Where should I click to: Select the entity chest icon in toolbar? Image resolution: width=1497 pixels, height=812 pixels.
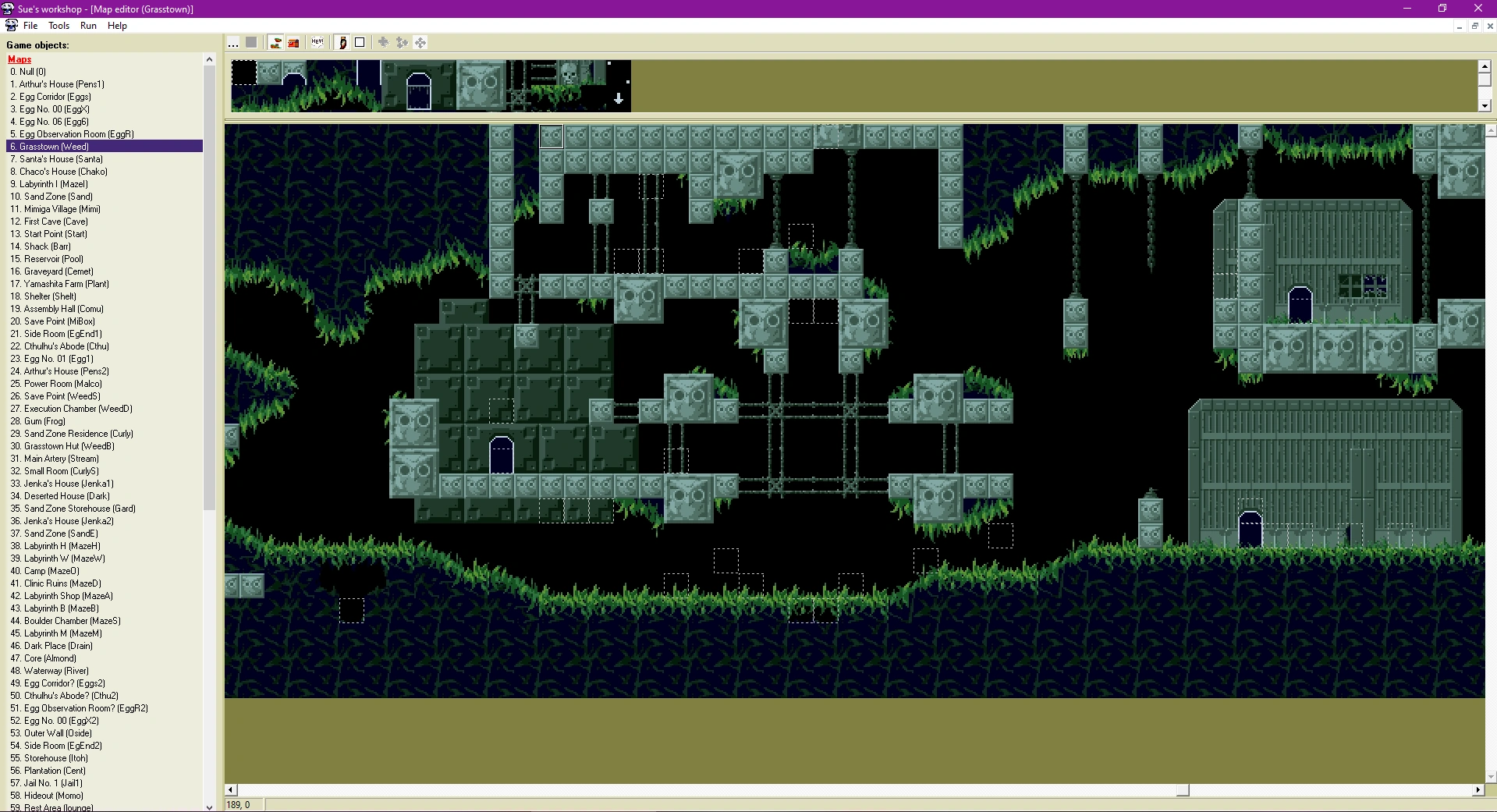(294, 43)
